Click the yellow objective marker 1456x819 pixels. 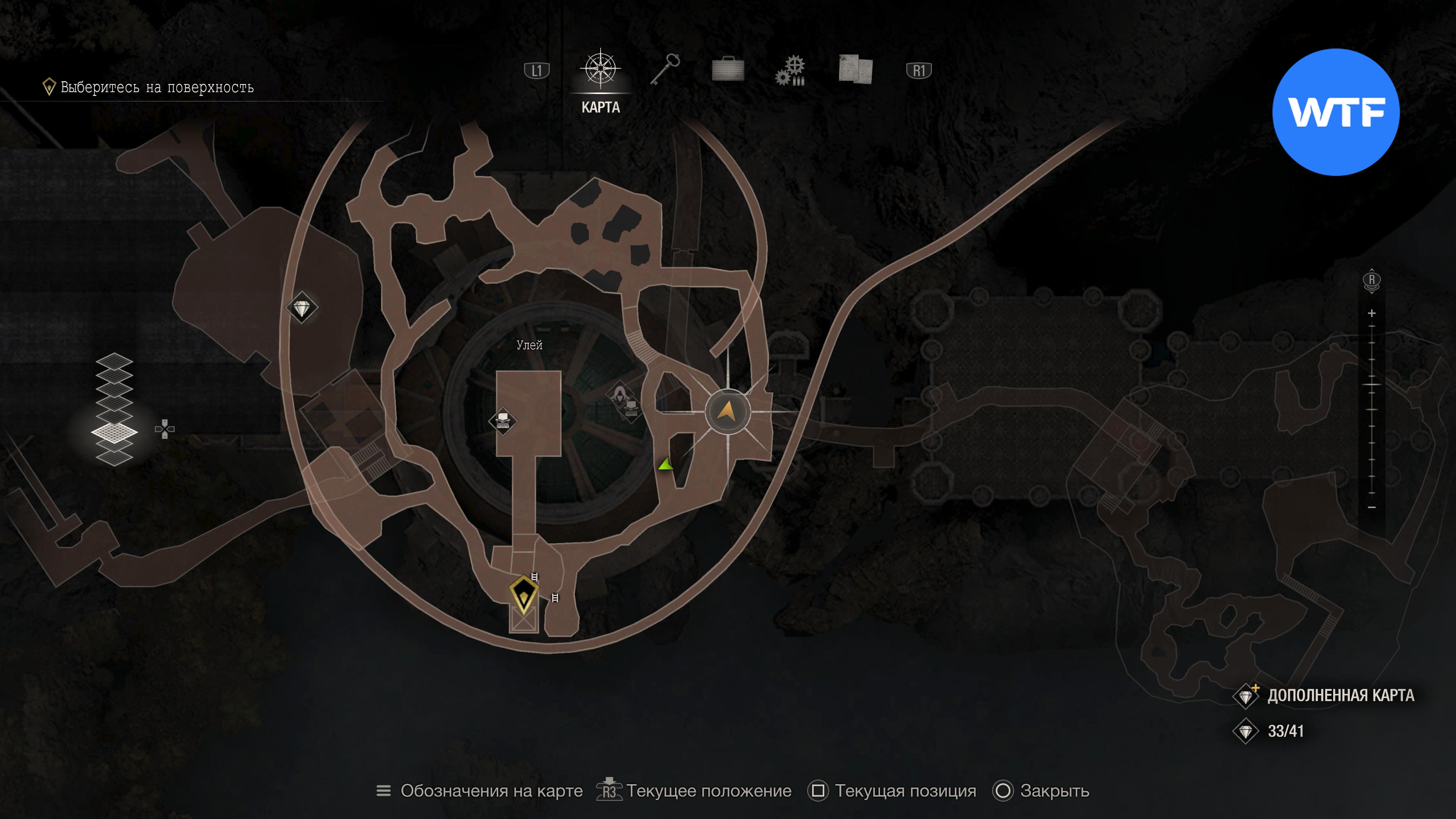click(523, 595)
